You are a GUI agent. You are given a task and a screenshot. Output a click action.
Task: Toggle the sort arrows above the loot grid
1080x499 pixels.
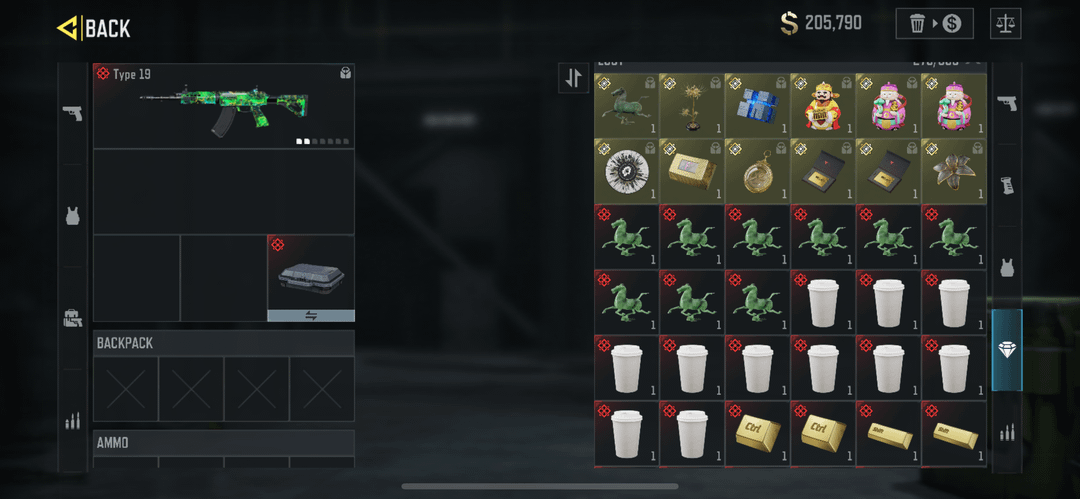[574, 78]
